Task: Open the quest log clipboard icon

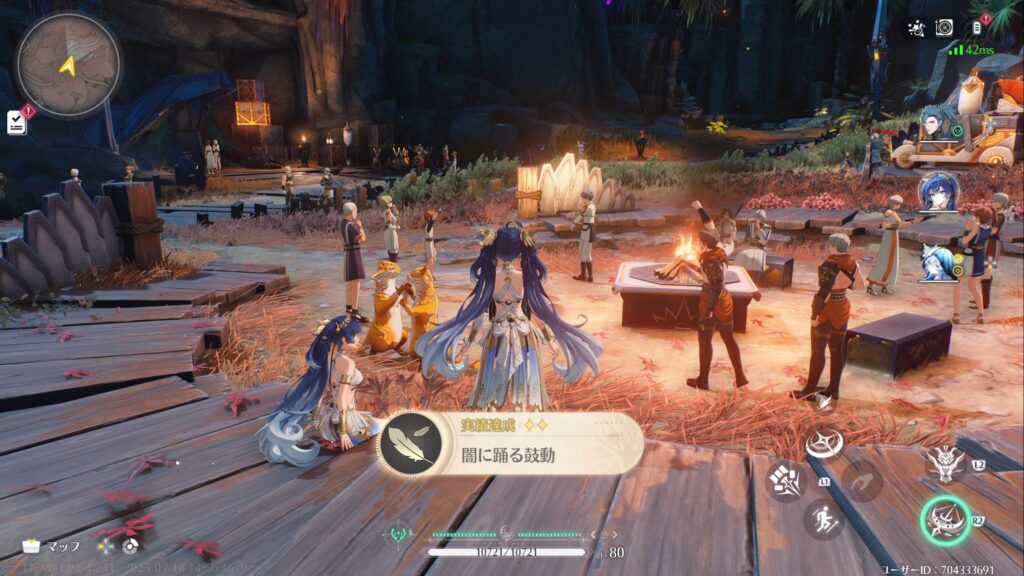Action: pyautogui.click(x=17, y=121)
